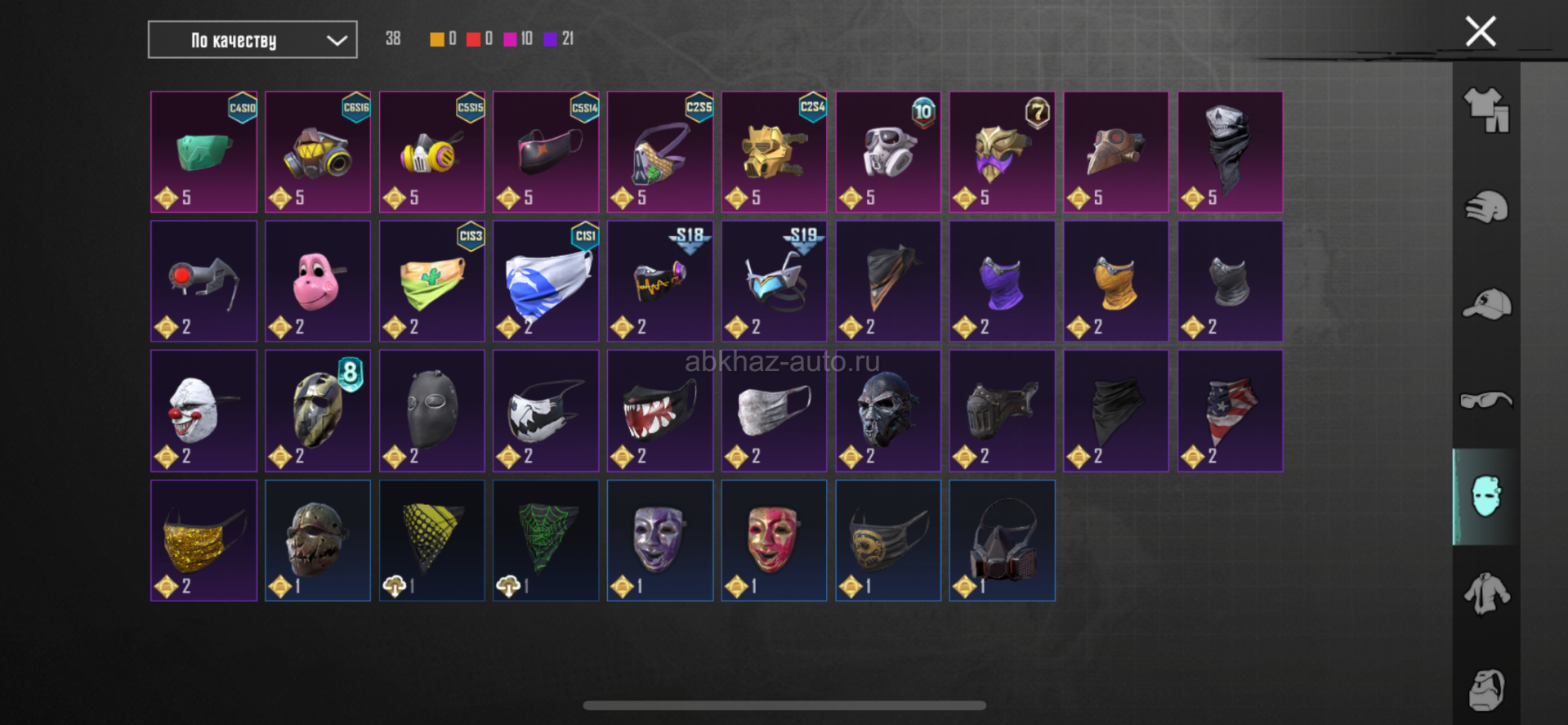Switch to the glasses category

tap(1485, 401)
